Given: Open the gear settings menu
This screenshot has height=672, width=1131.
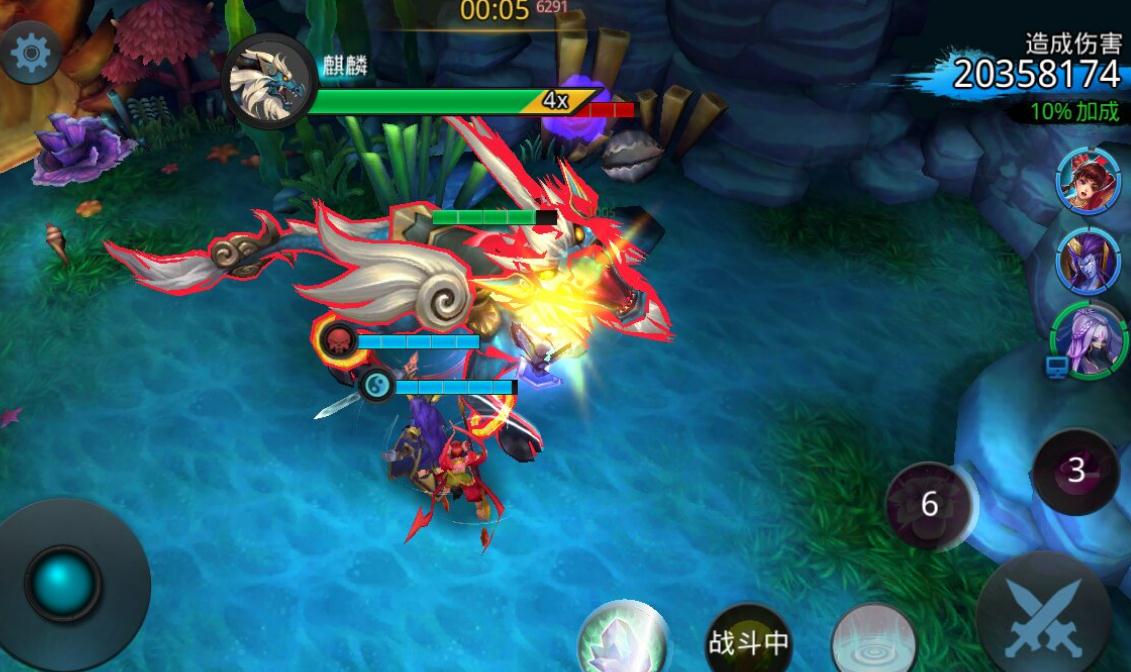Looking at the screenshot, I should (x=31, y=51).
